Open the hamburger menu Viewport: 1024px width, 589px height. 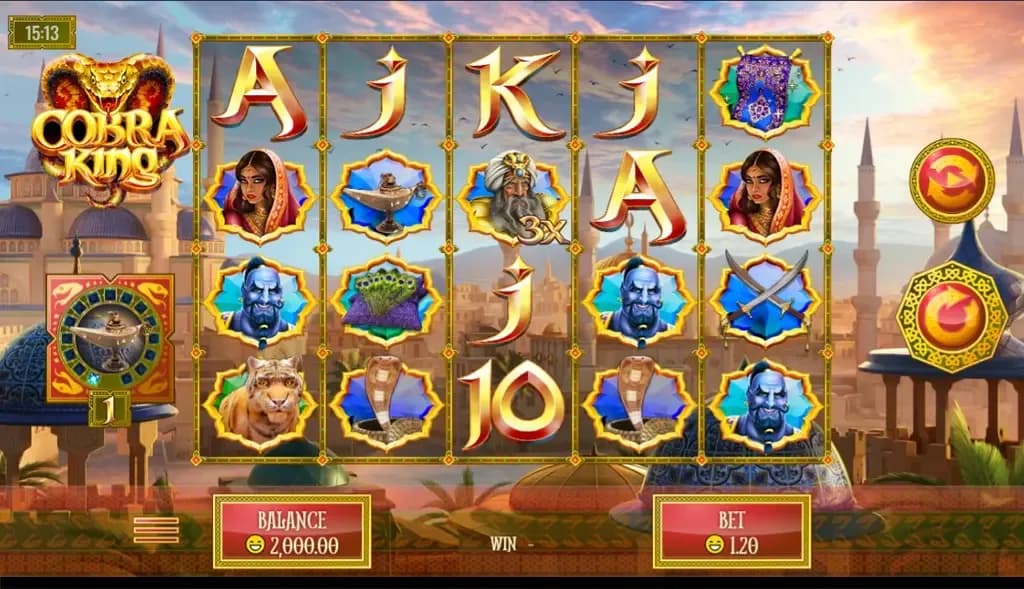(156, 530)
